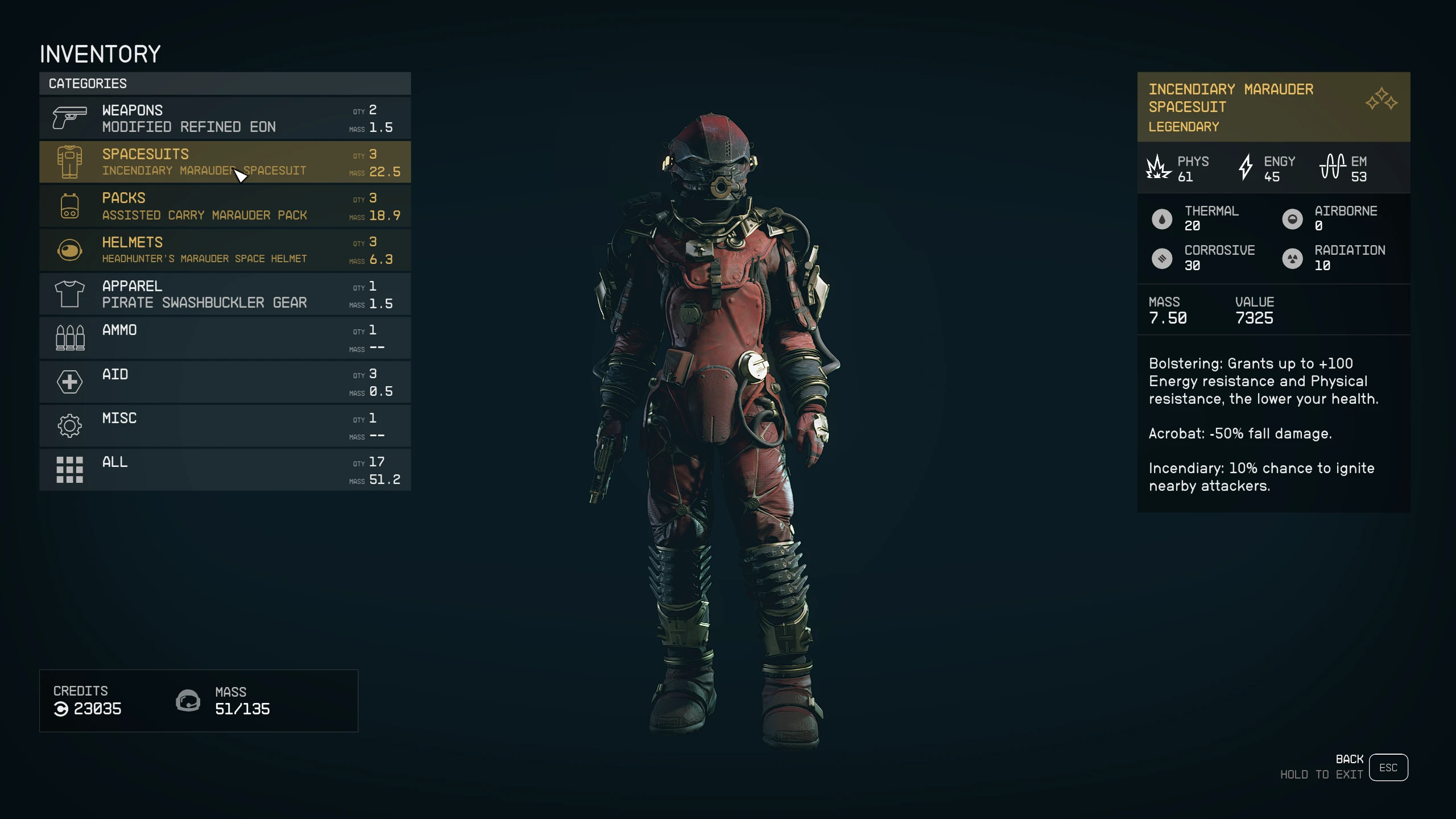The image size is (1456, 819).
Task: Open the Apparel category
Action: [x=225, y=294]
